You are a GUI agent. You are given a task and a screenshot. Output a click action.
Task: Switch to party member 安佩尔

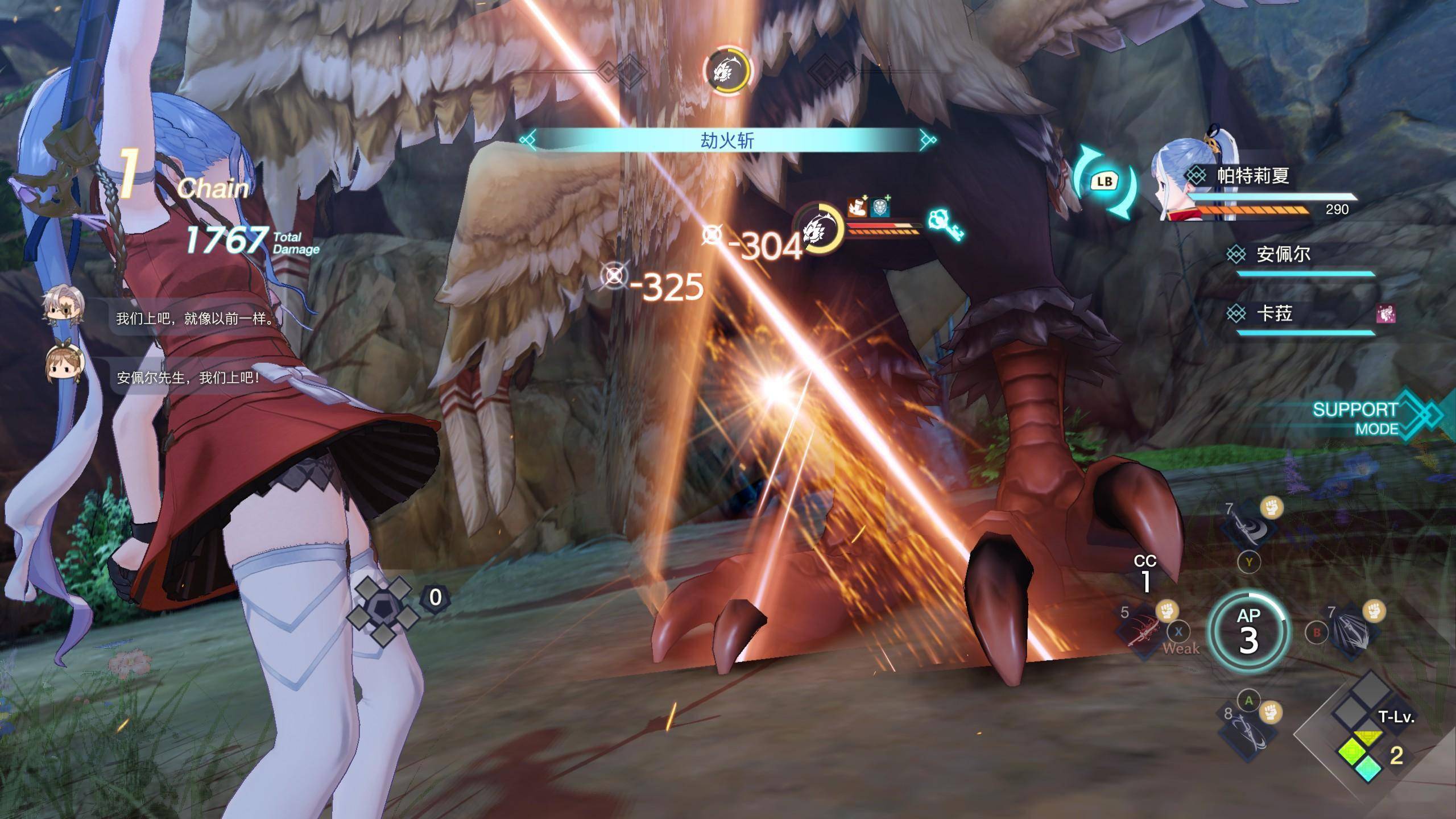pyautogui.click(x=1283, y=254)
